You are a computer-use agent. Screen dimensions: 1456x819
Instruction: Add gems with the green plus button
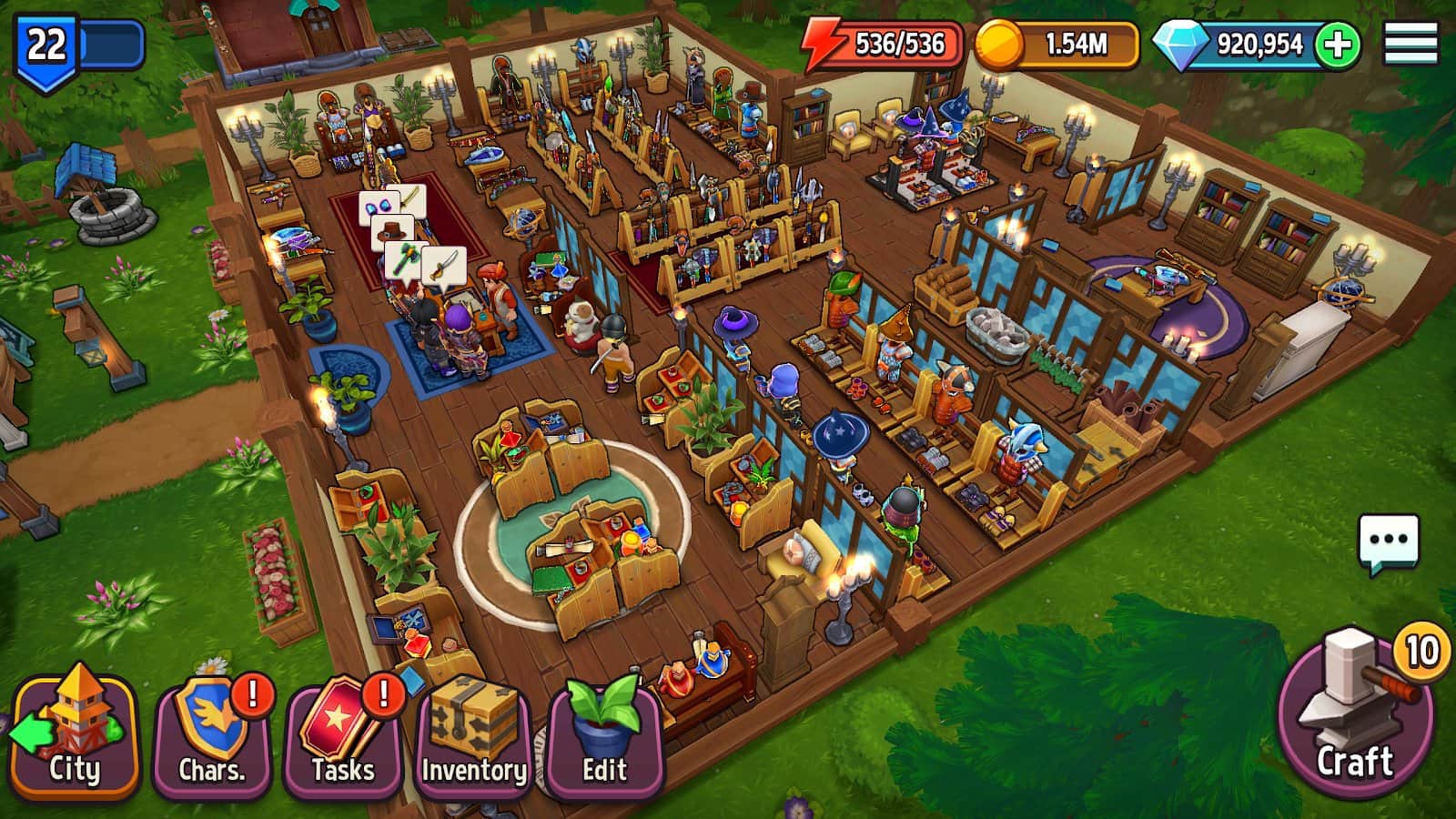pos(1338,45)
